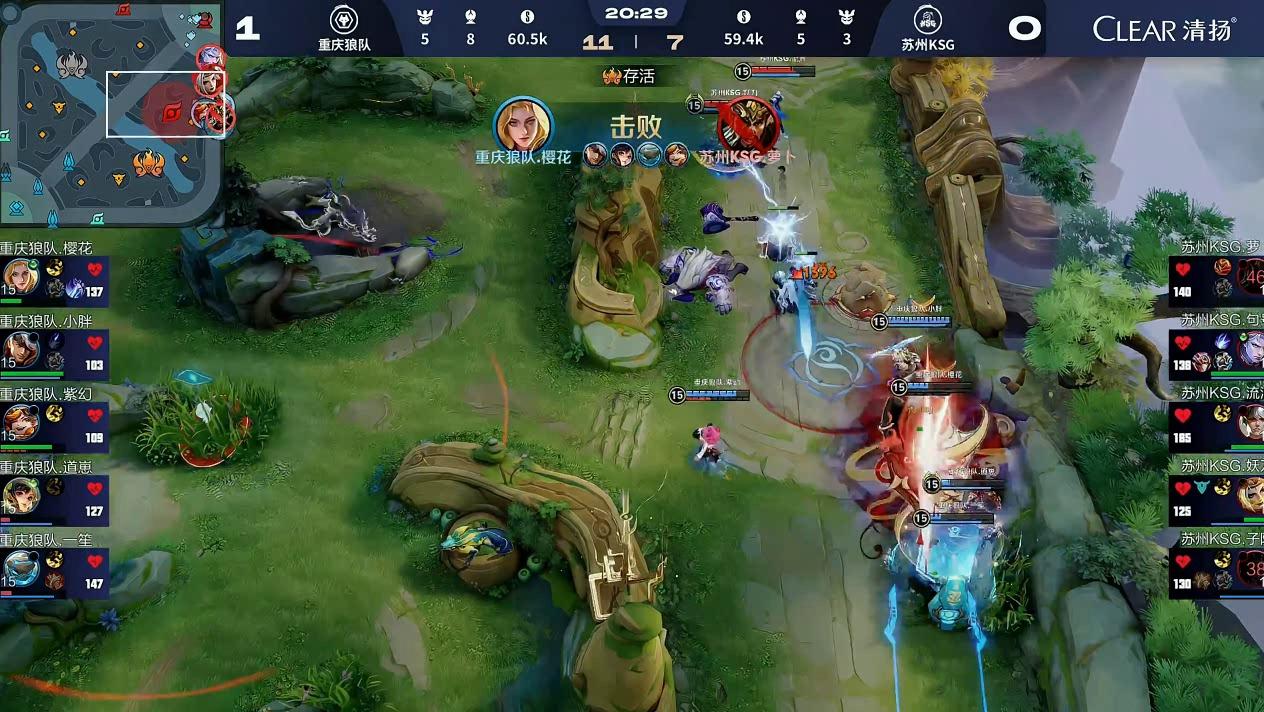Select the 苏州KSG player panel showing 130
Viewport: 1264px width, 712px height.
1216,569
